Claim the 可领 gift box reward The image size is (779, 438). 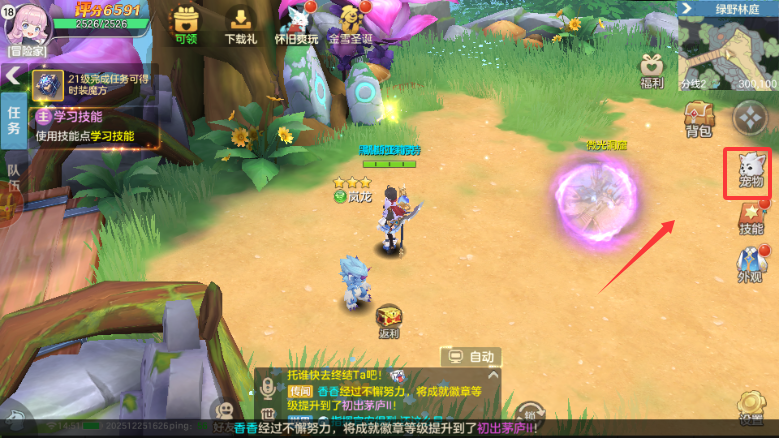[x=186, y=25]
